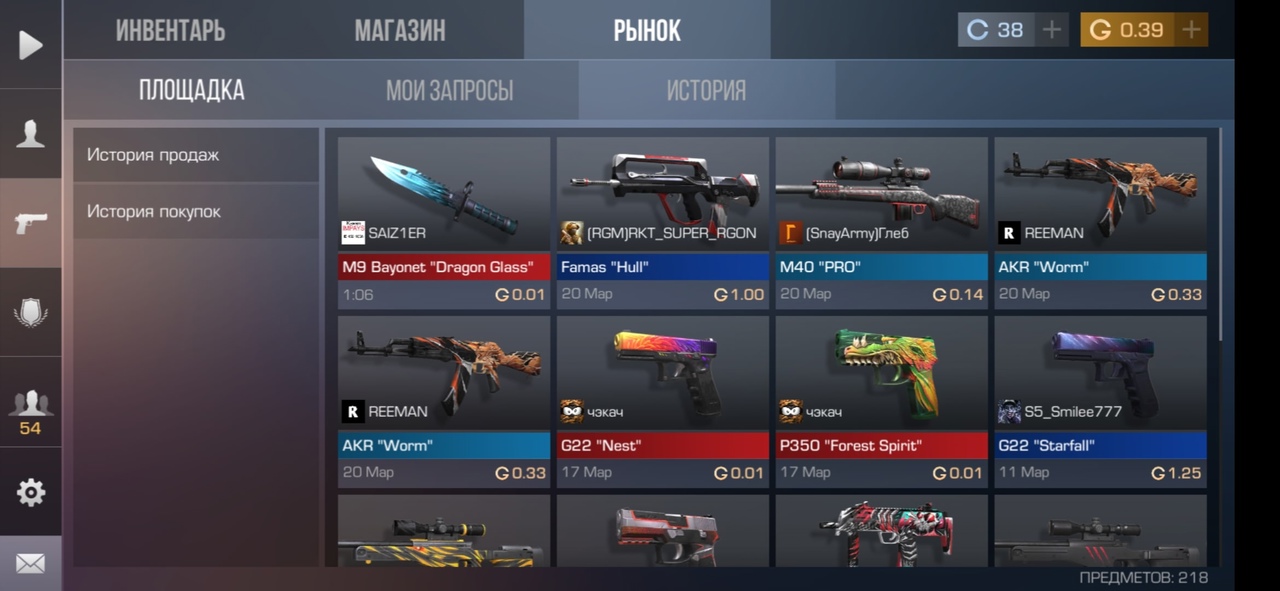Select the РЫНОК tab
The width and height of the screenshot is (1280, 591).
pyautogui.click(x=647, y=30)
